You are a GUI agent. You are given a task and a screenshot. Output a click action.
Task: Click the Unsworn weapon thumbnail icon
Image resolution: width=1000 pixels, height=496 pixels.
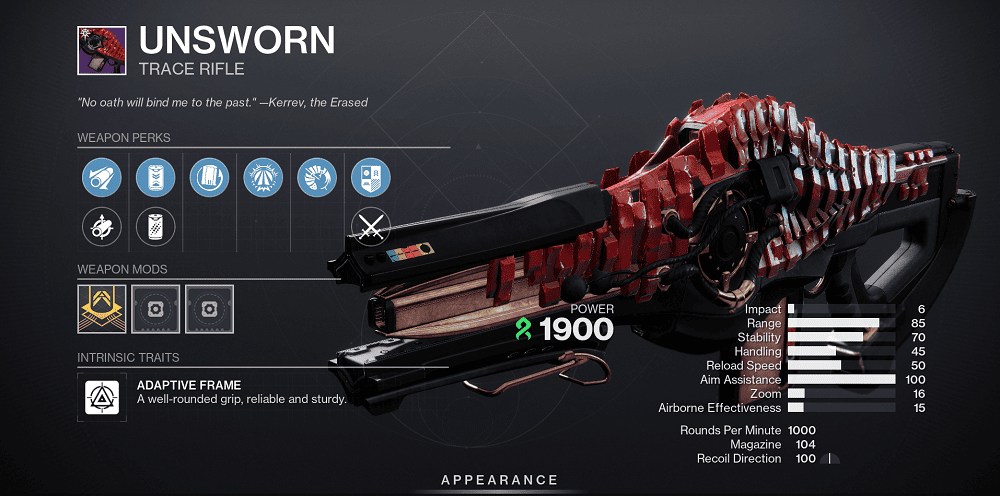pos(101,50)
